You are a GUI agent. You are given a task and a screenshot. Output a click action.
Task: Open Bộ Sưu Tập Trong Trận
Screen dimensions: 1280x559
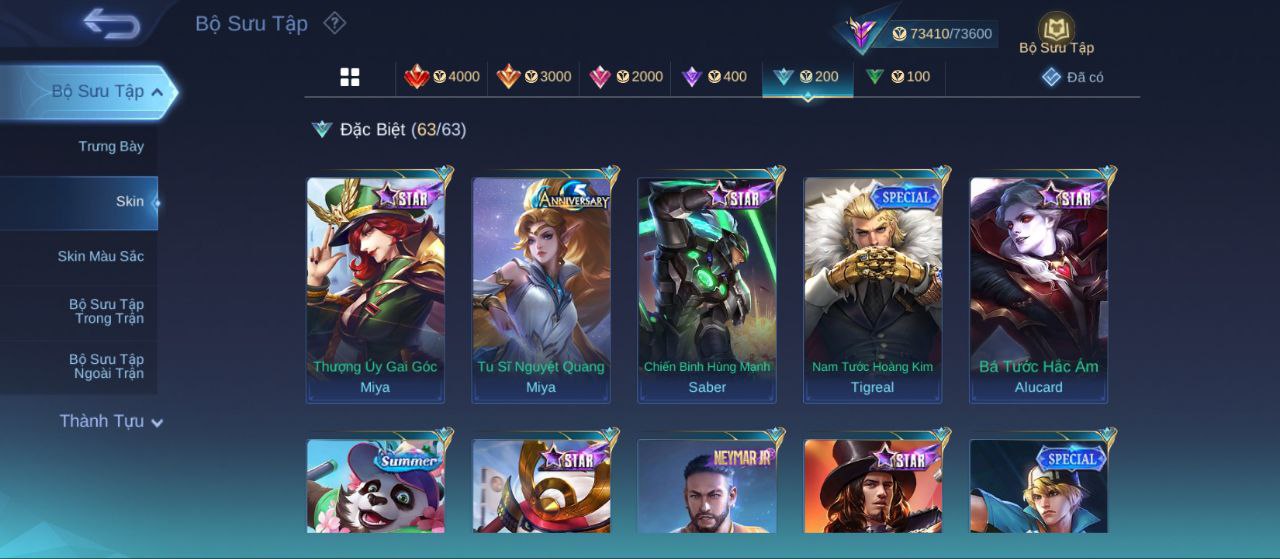[x=106, y=311]
